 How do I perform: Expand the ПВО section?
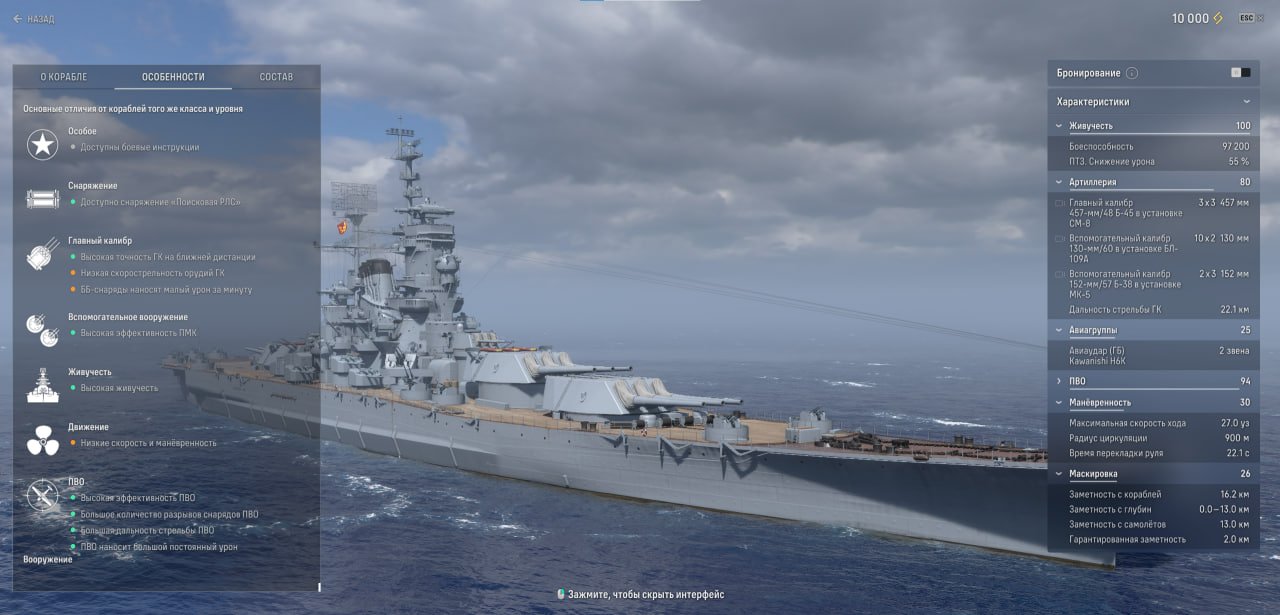tap(1060, 381)
